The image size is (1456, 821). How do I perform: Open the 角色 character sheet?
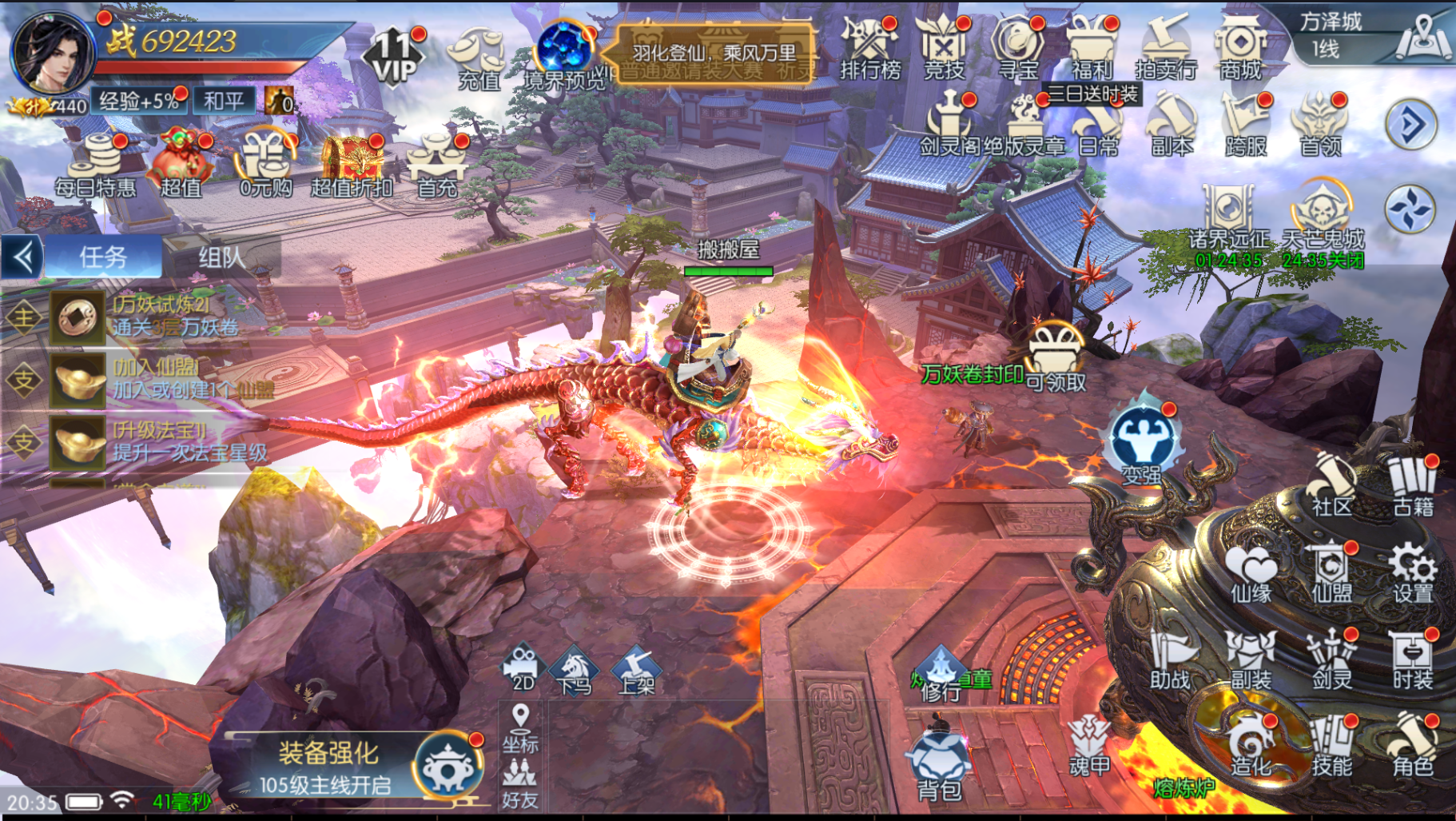point(1412,747)
